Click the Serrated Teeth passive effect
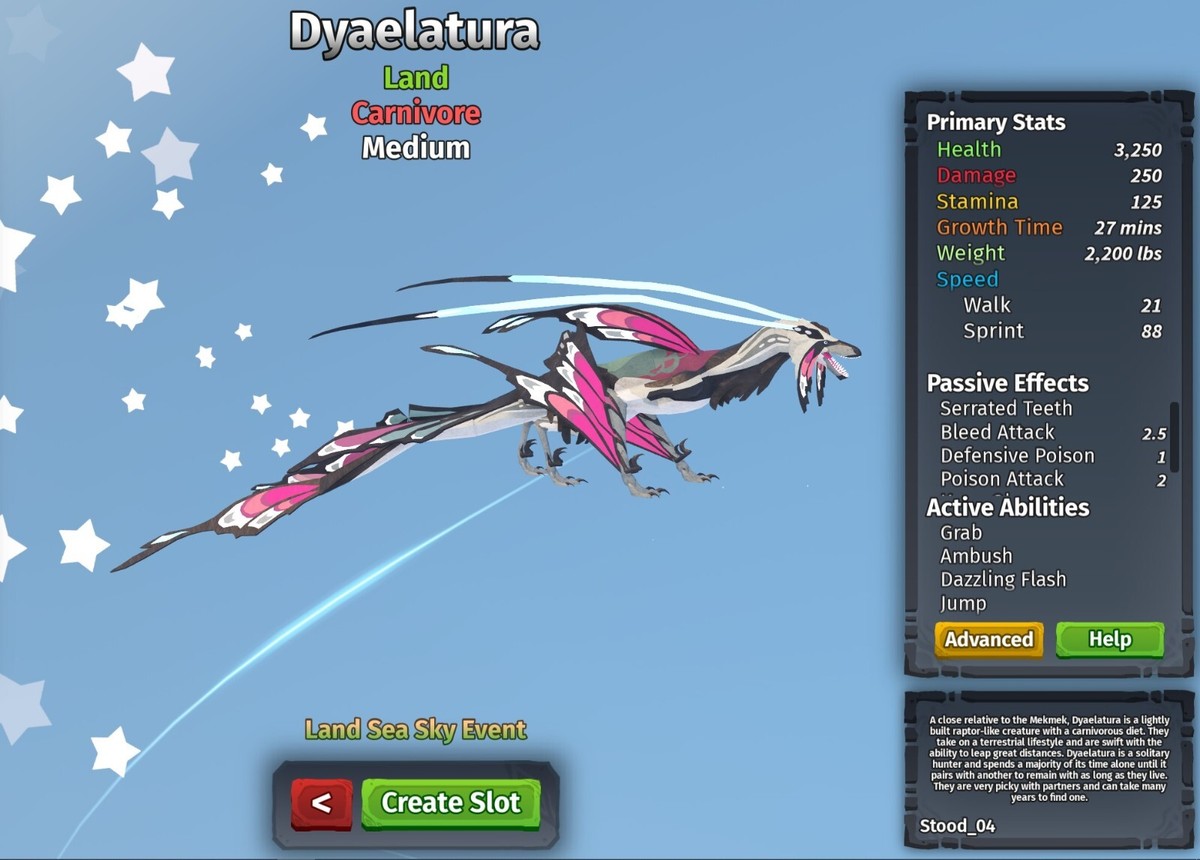 point(1006,408)
